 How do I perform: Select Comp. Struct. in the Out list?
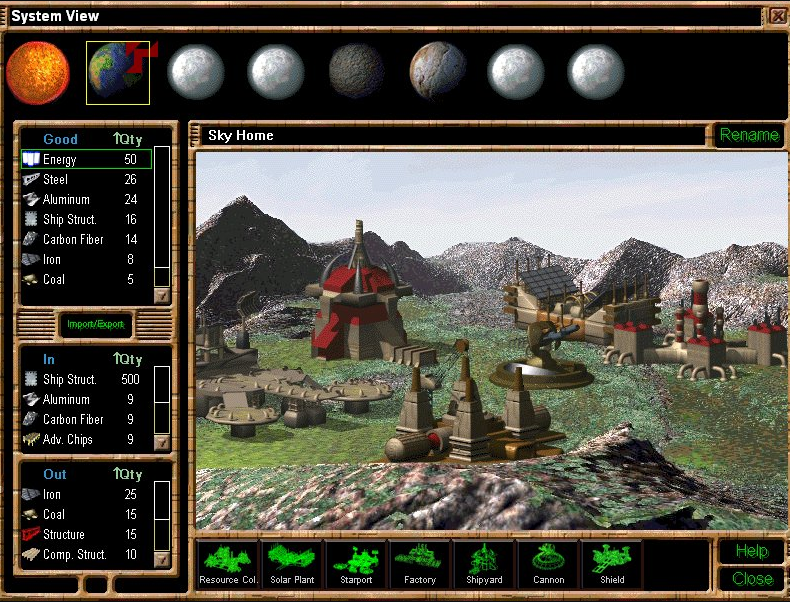[x=85, y=554]
